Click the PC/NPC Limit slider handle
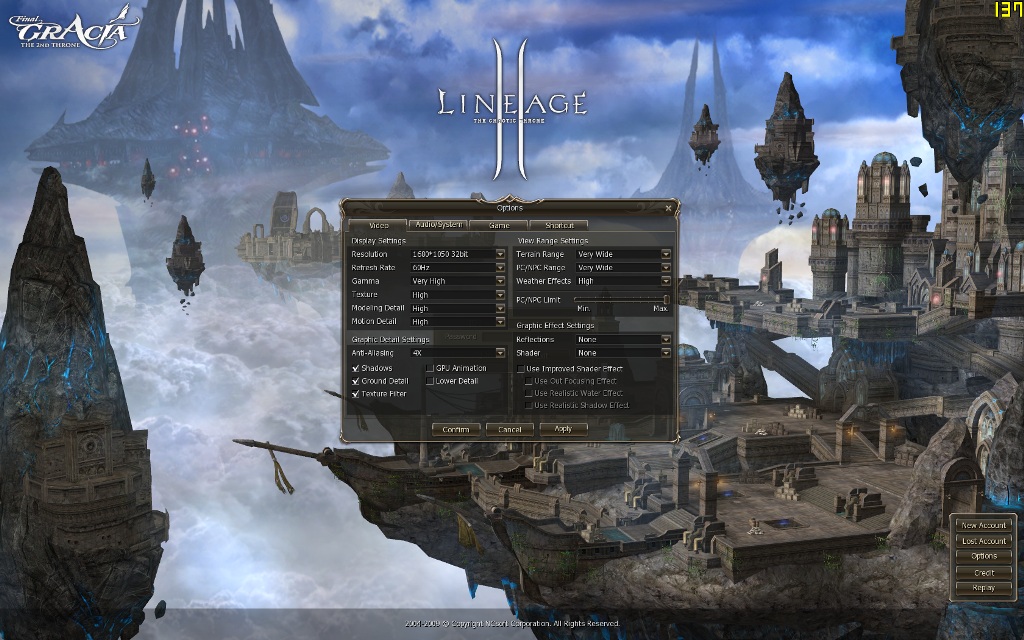The width and height of the screenshot is (1024, 640). [x=666, y=299]
